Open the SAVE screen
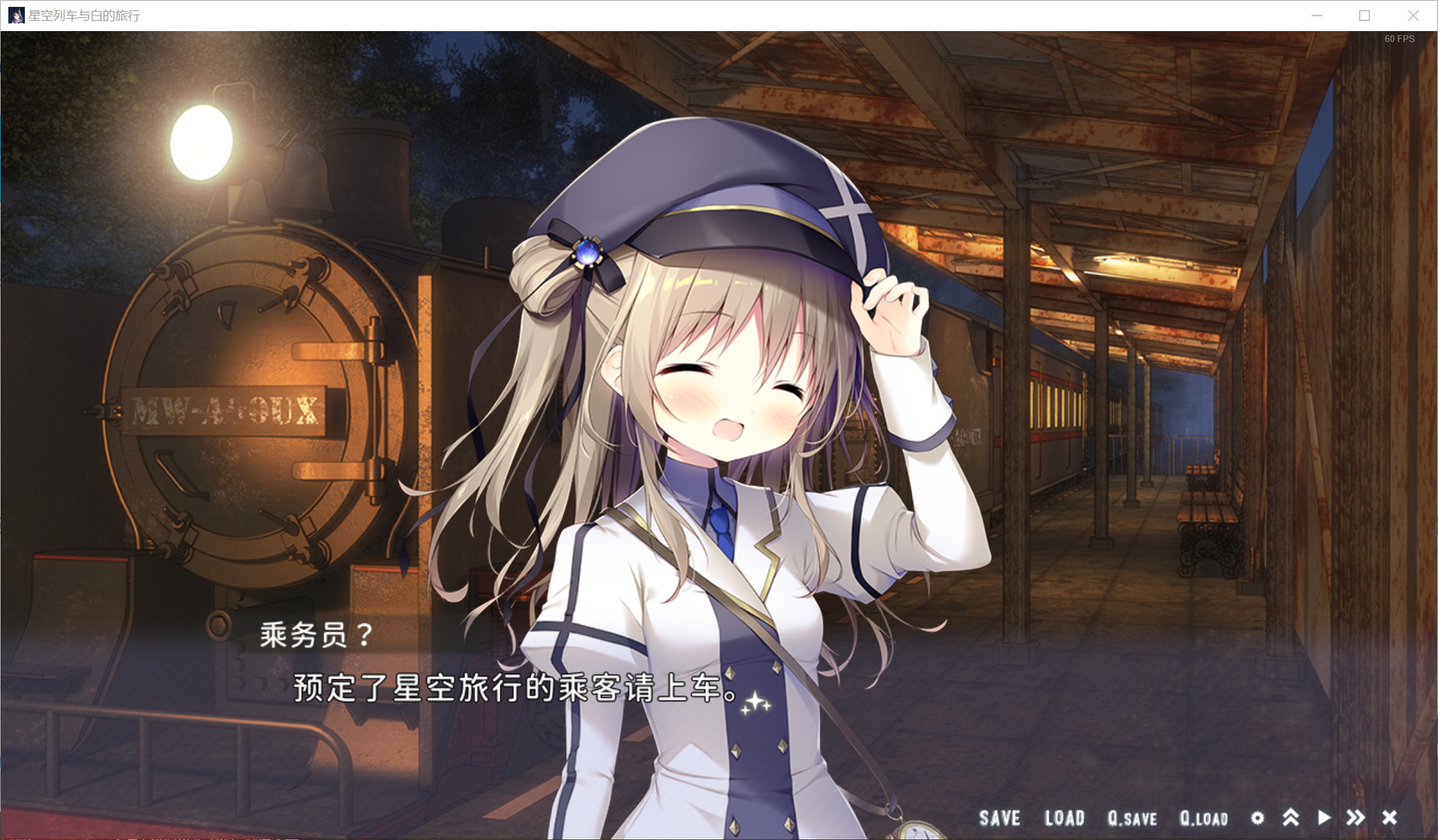The height and width of the screenshot is (840, 1438). 999,817
